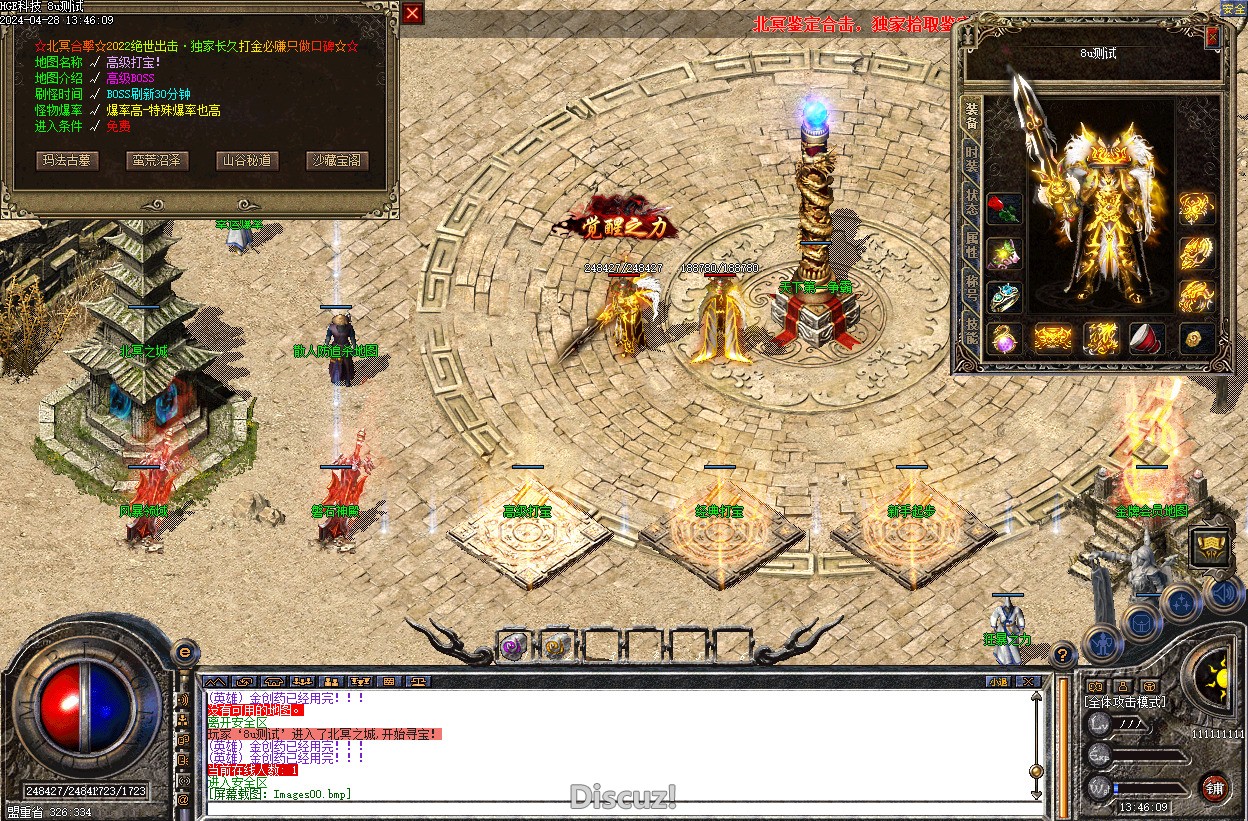Select the purple orb necklace slot
1248x821 pixels.
pos(1005,339)
